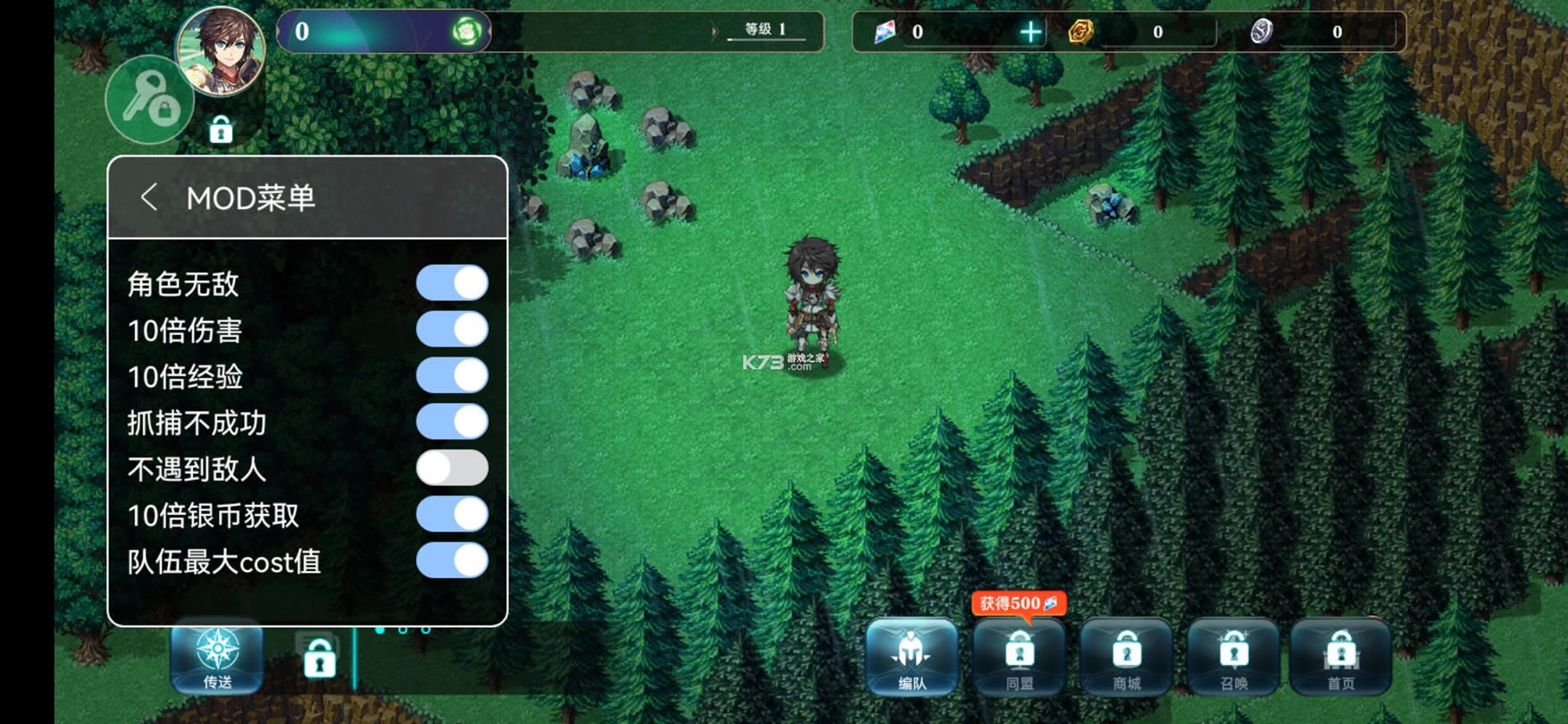The width and height of the screenshot is (1568, 724).
Task: Open the 编队 team formation menu
Action: coord(911,658)
